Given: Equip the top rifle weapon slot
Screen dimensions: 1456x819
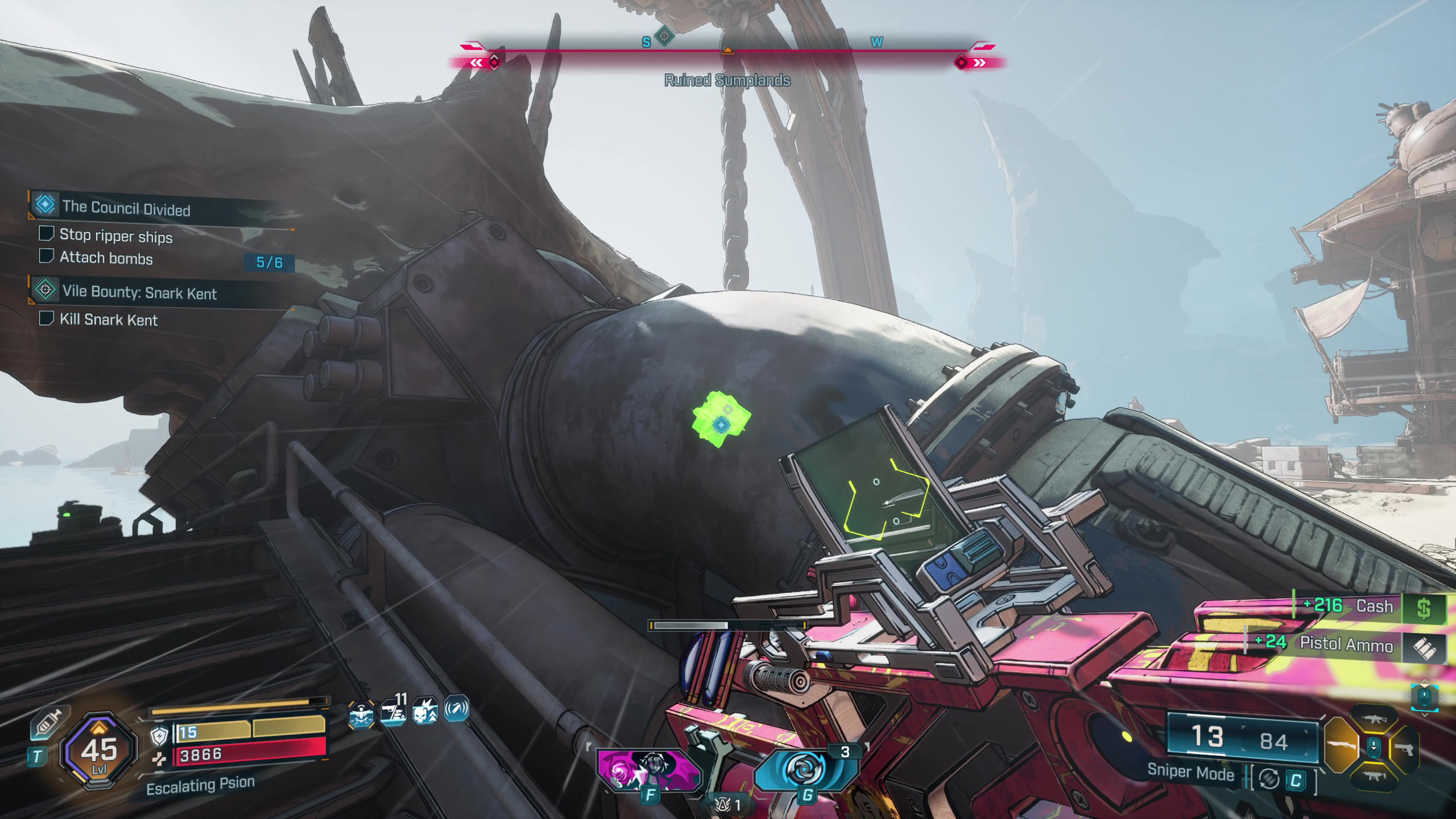Looking at the screenshot, I should [1374, 718].
